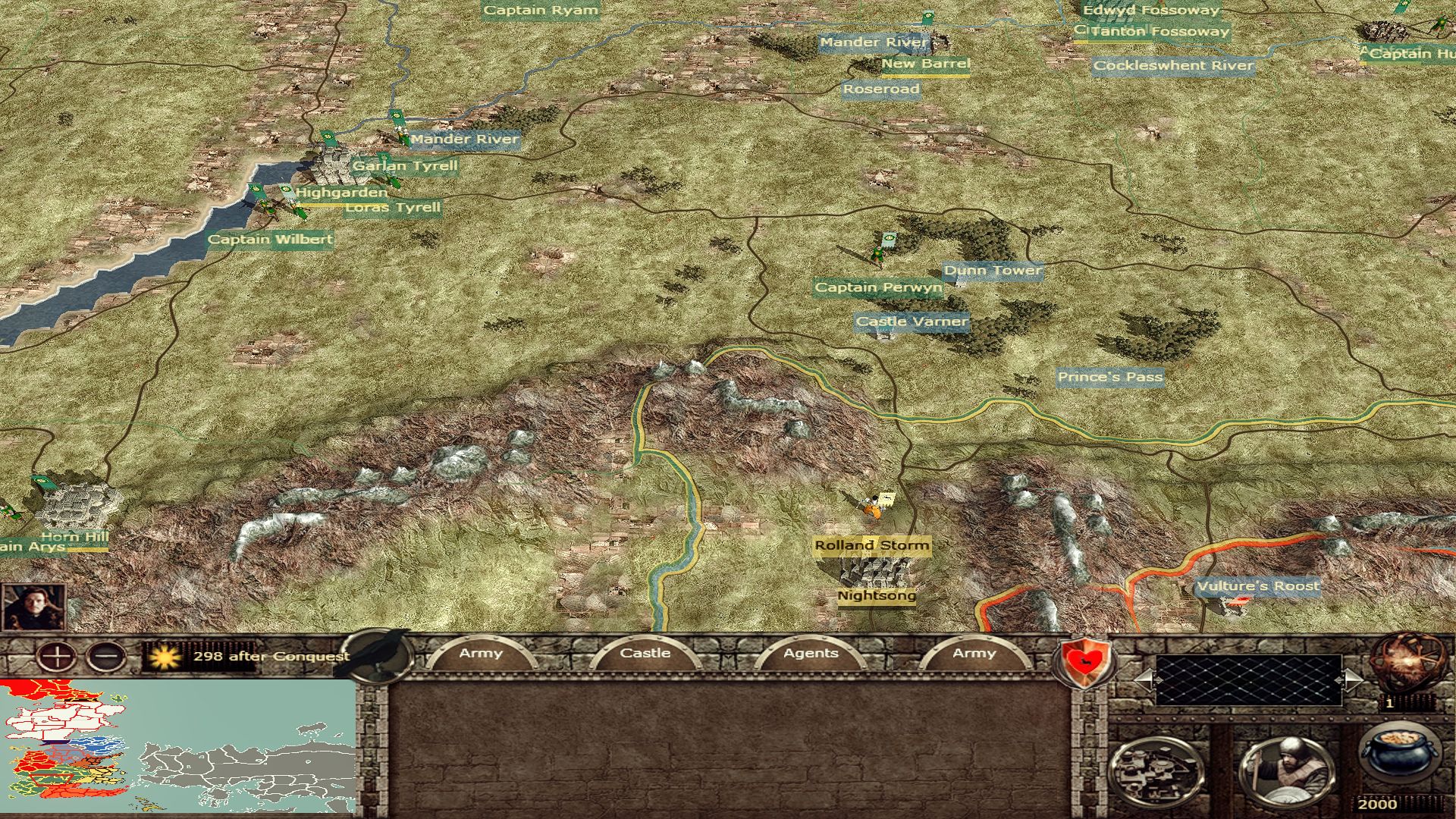Click the minimap zoom-in plus button
1456x819 pixels.
point(56,656)
